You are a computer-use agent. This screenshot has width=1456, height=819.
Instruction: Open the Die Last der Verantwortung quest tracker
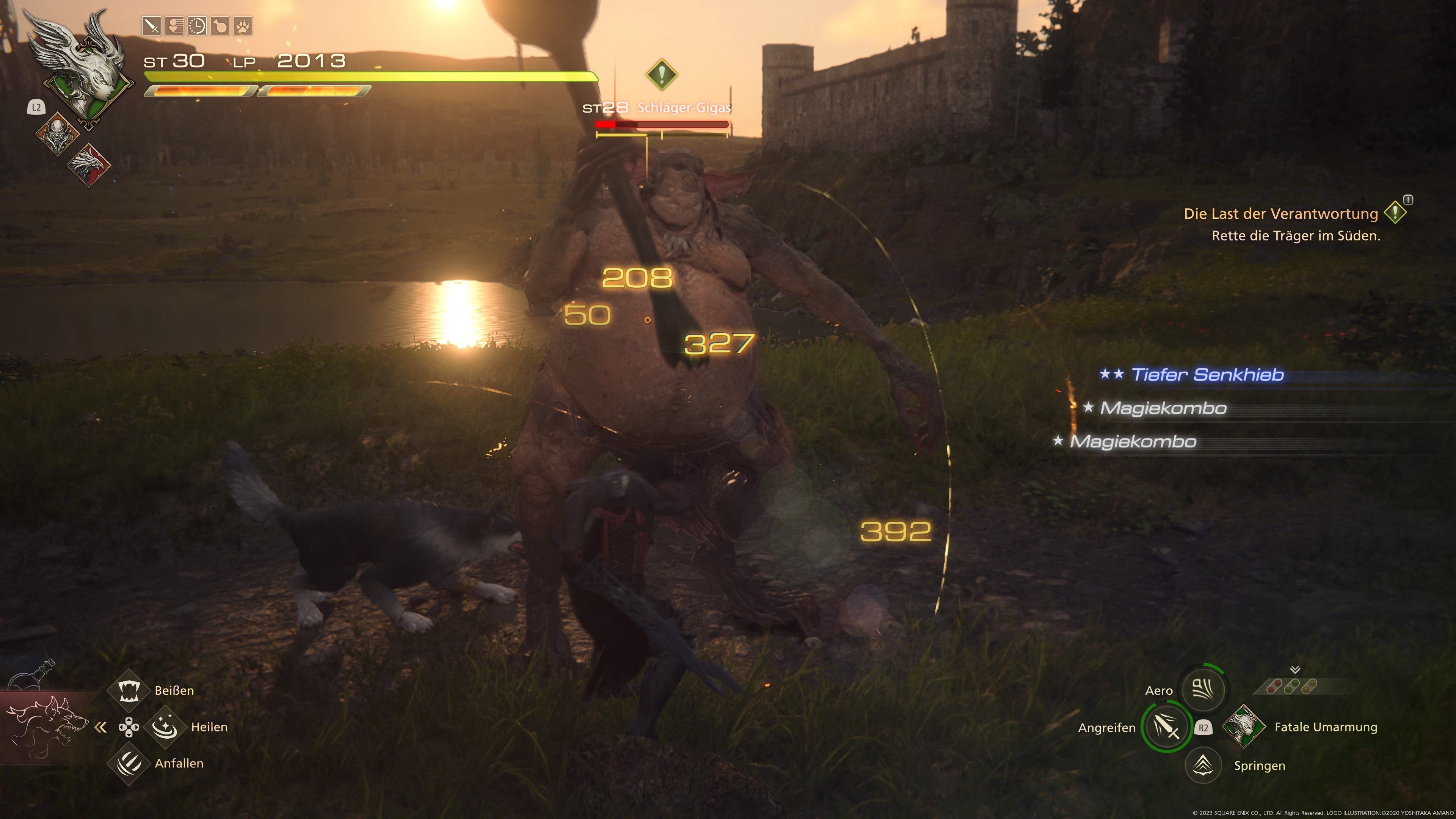(1281, 213)
